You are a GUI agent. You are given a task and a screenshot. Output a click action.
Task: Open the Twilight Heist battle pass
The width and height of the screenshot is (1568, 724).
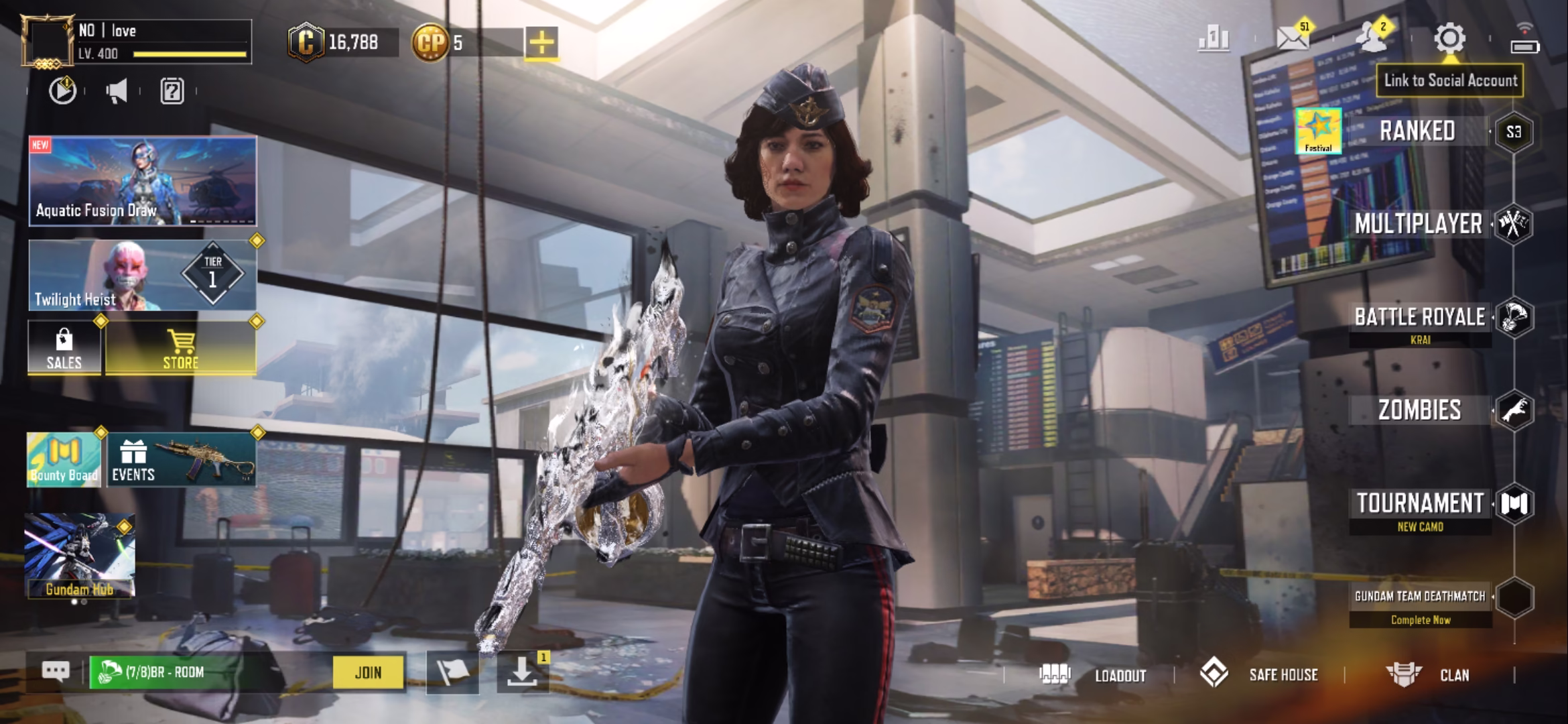[142, 276]
